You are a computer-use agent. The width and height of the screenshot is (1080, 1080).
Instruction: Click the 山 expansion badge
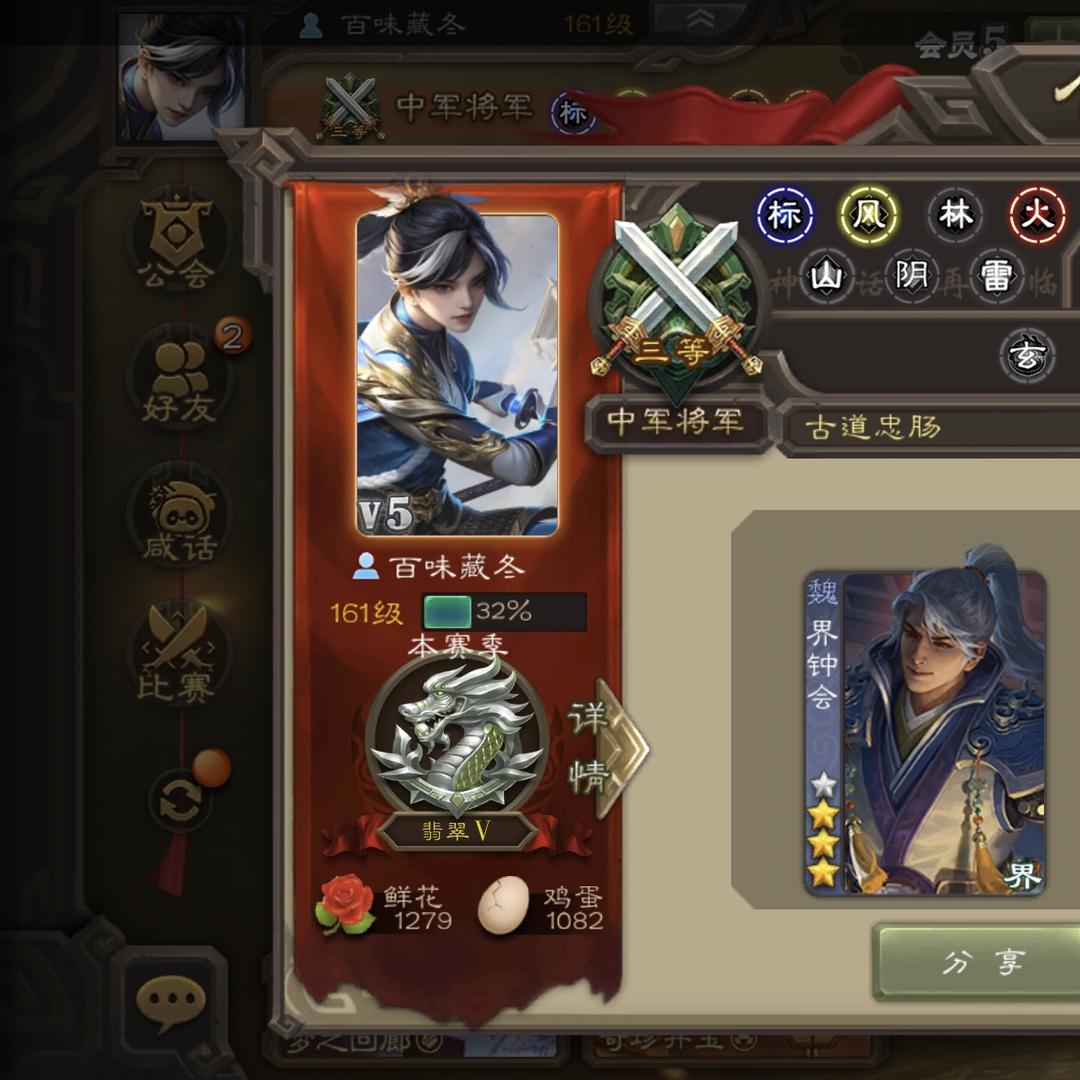click(x=828, y=275)
